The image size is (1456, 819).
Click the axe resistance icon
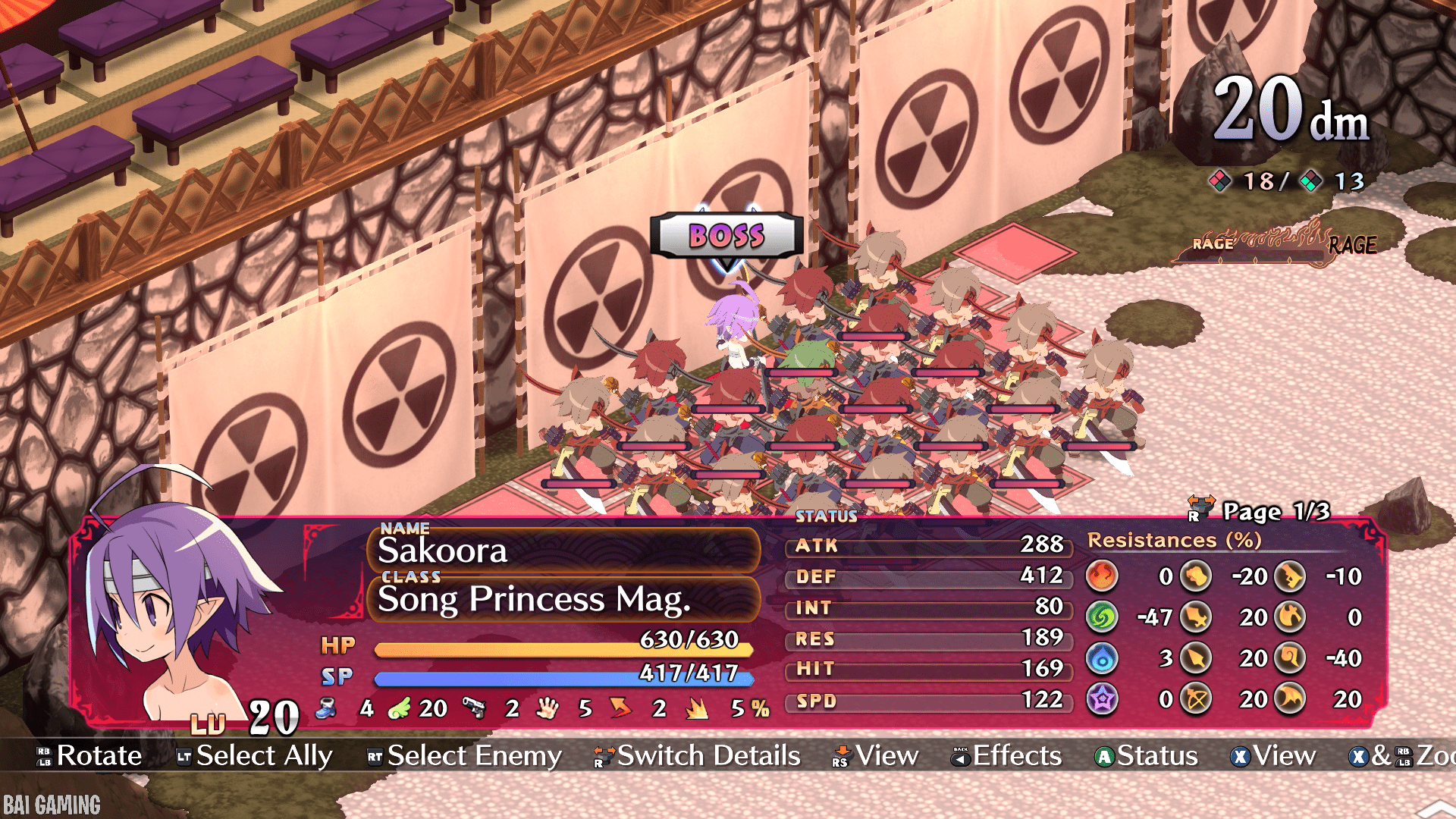(x=1288, y=617)
